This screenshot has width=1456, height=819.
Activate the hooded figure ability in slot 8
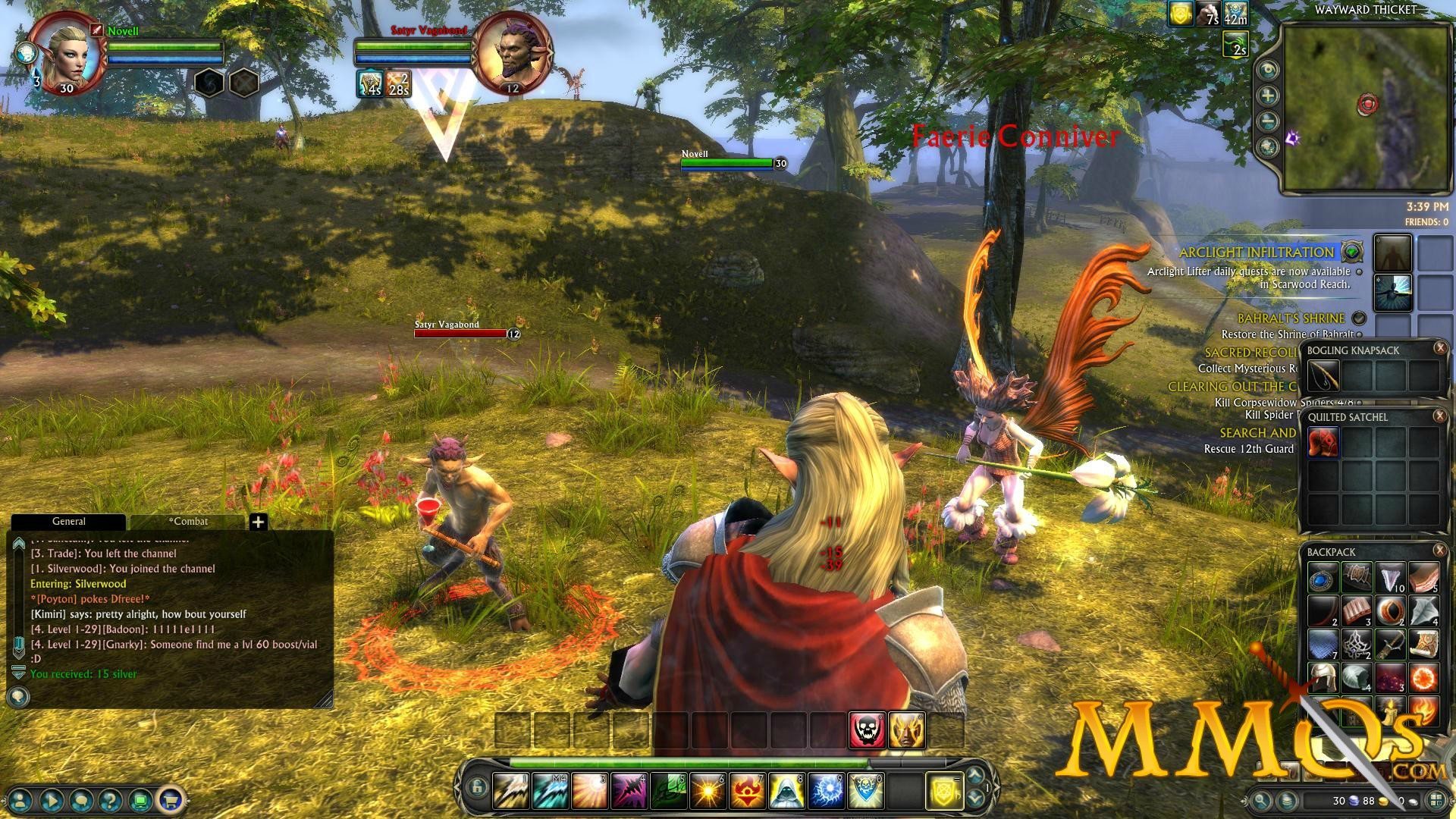tap(787, 791)
